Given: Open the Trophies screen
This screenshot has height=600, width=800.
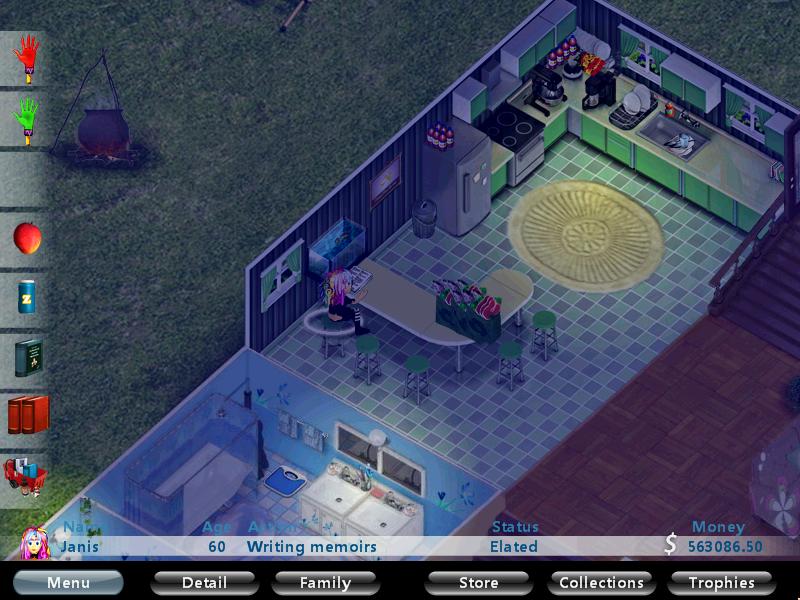Looking at the screenshot, I should click(721, 582).
